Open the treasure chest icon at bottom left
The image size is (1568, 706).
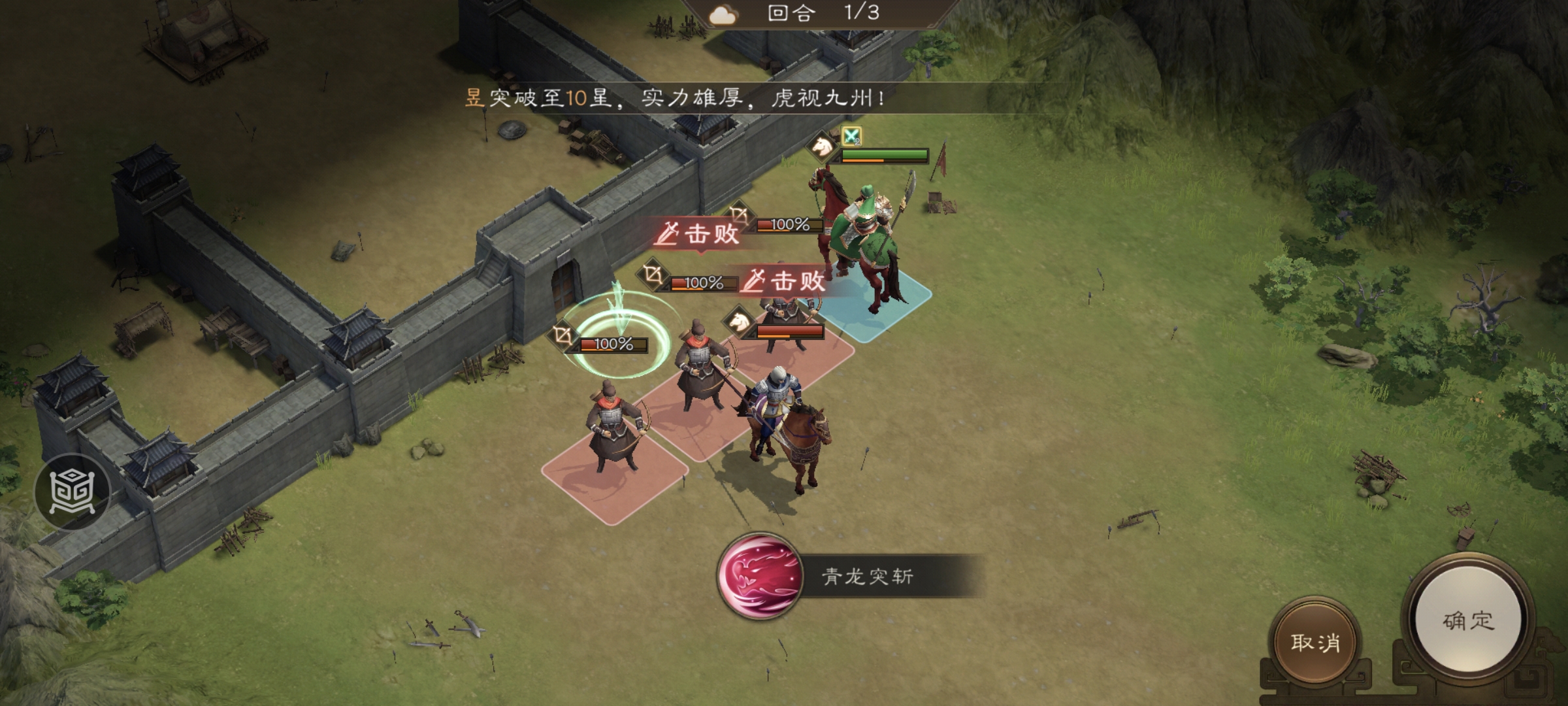coord(74,492)
